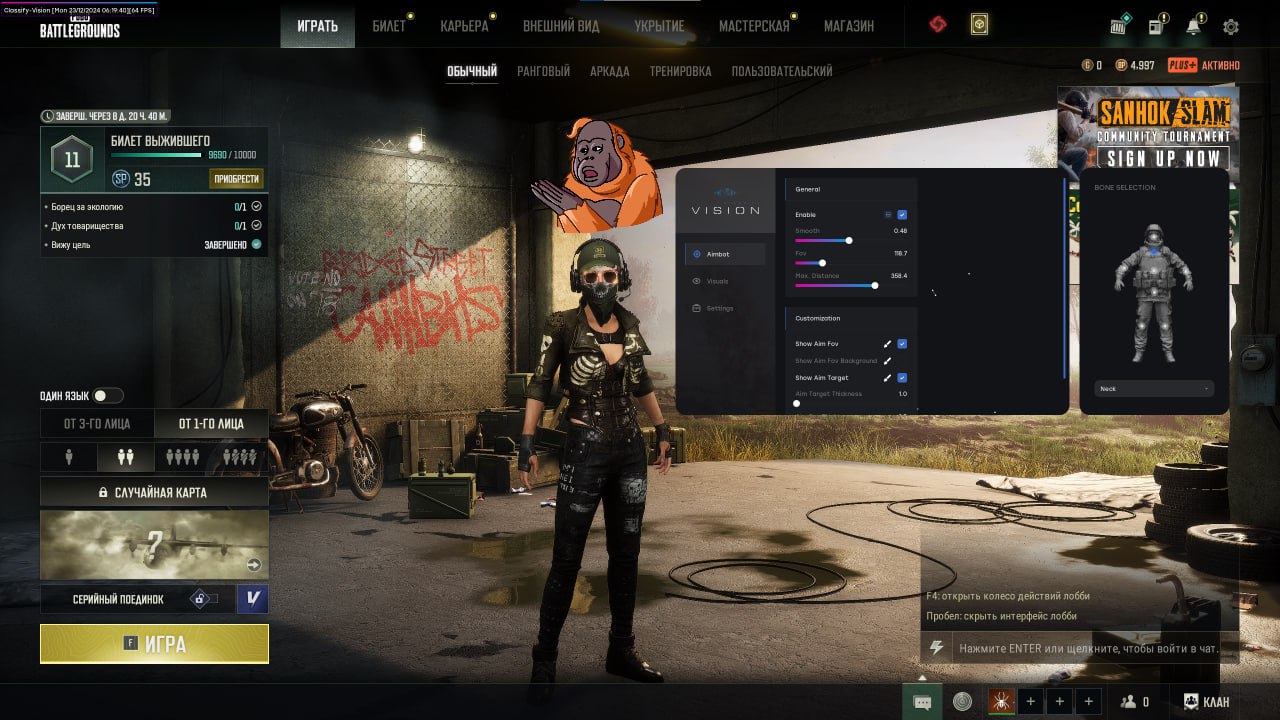This screenshot has width=1280, height=720.
Task: Switch to the КАРЬЕРА tab
Action: (x=464, y=26)
